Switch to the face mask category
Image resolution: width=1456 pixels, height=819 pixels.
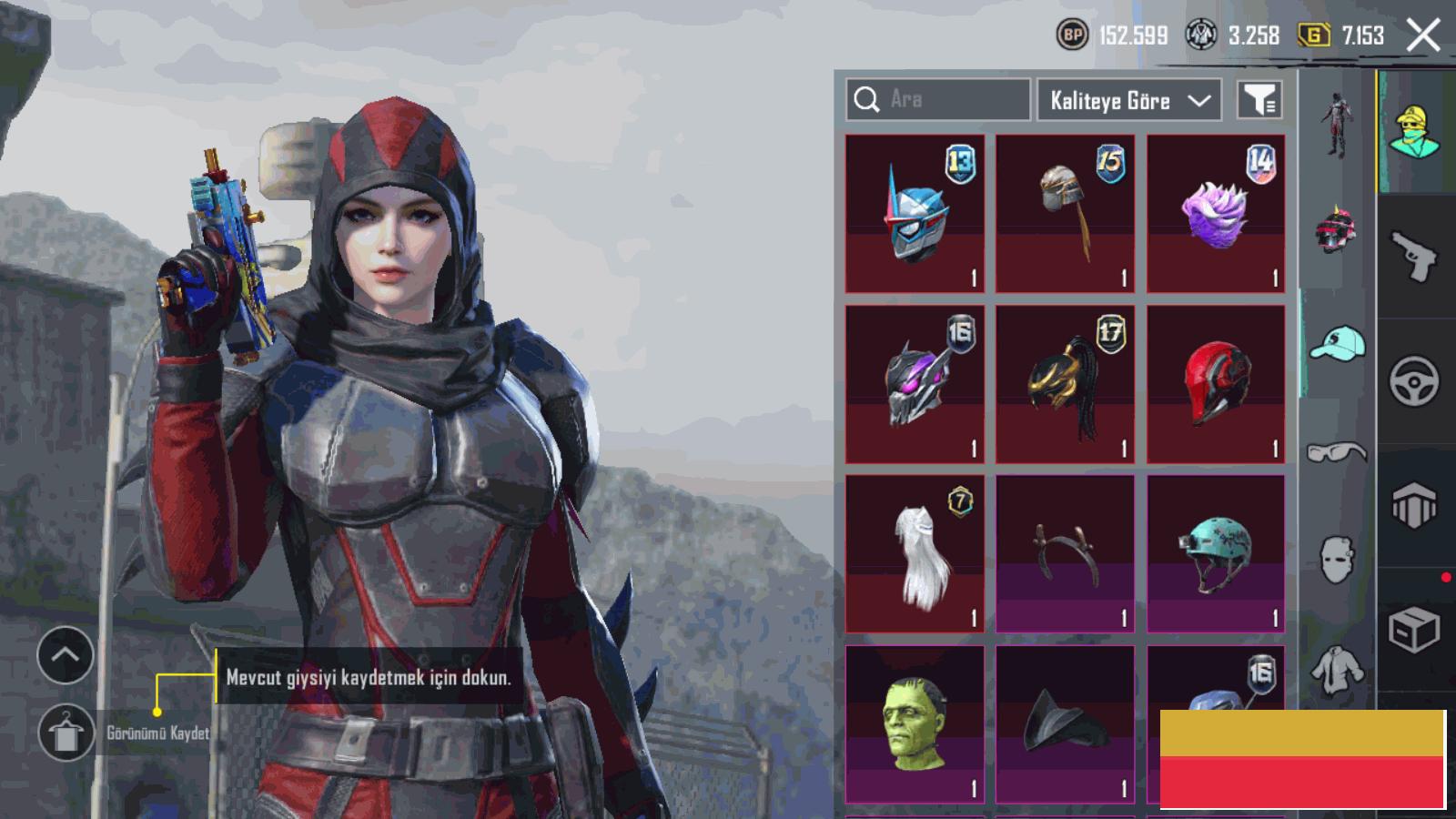(x=1337, y=558)
